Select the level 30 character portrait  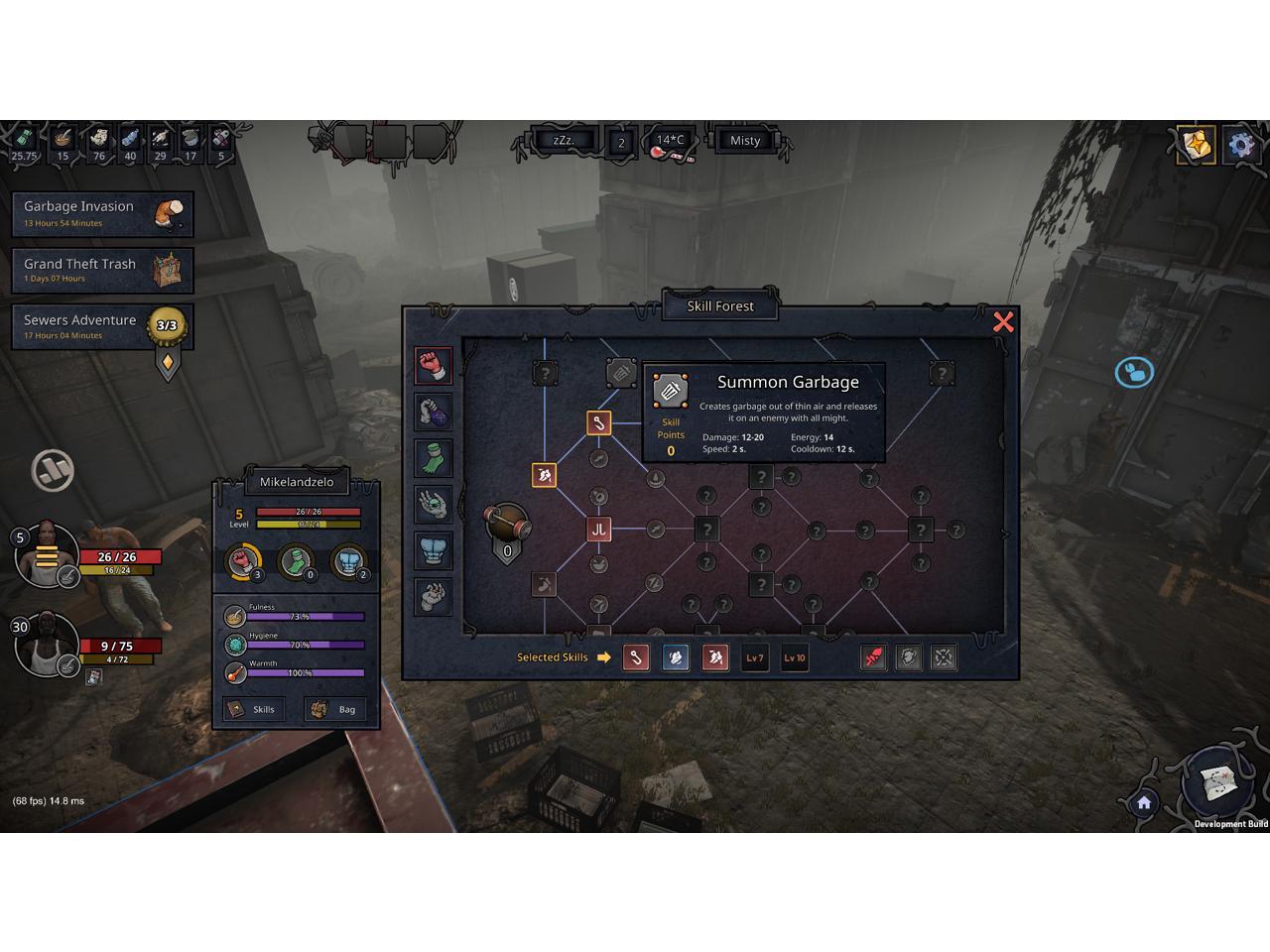pyautogui.click(x=46, y=647)
